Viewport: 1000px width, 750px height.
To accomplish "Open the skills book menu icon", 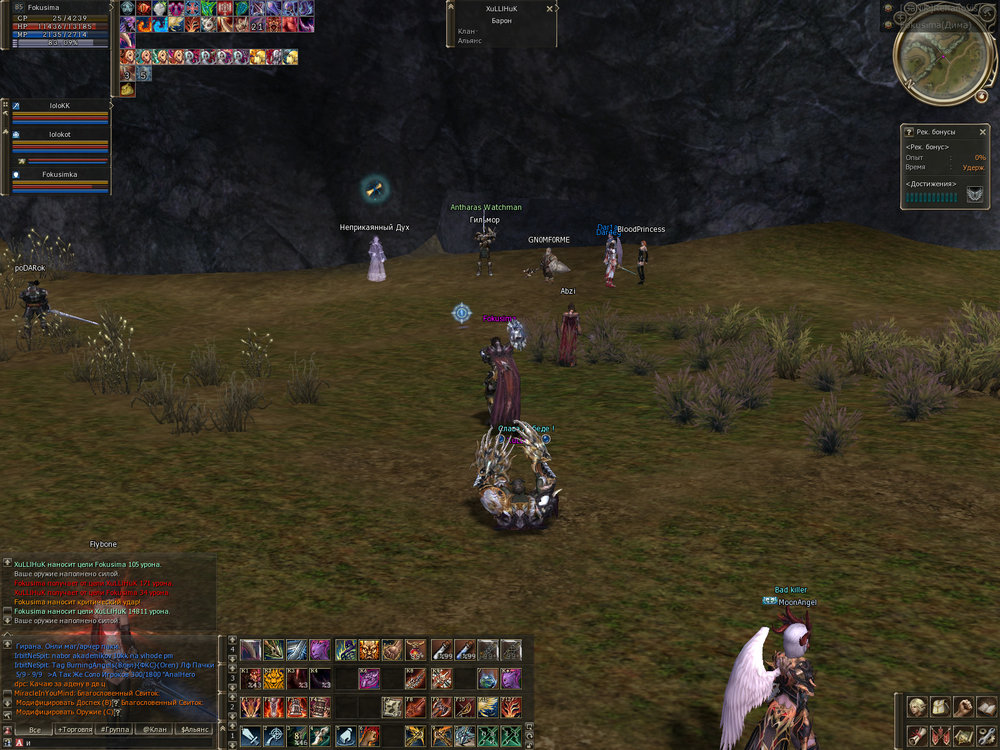I will pyautogui.click(x=985, y=707).
